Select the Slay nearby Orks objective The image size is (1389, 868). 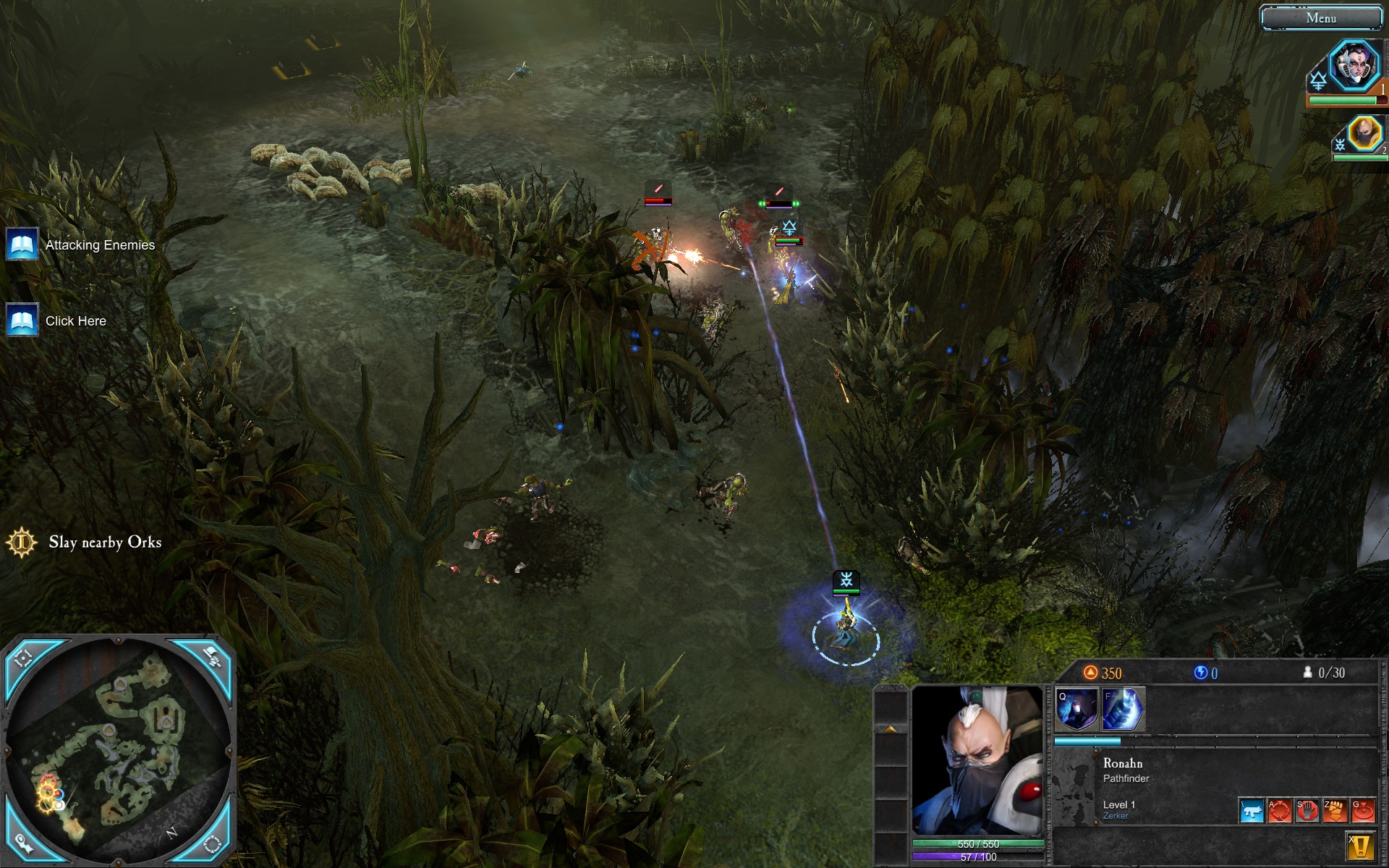coord(104,542)
